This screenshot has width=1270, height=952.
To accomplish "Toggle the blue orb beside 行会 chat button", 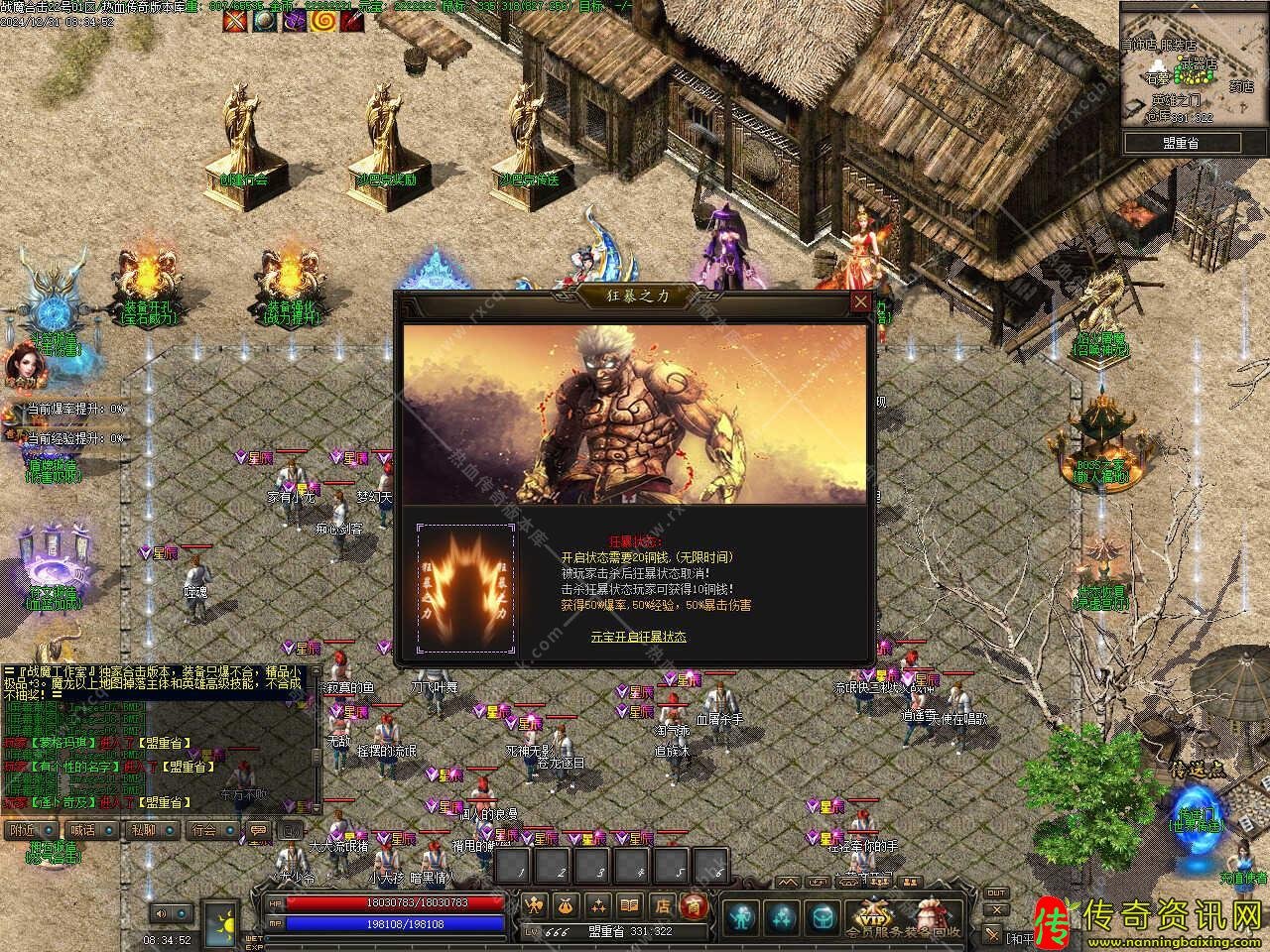I will point(229,831).
